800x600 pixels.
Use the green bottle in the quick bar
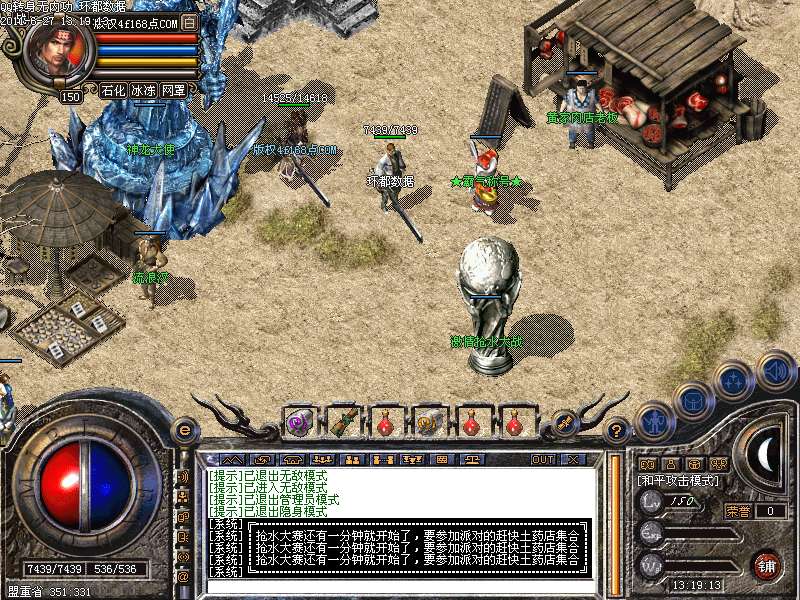tap(343, 422)
